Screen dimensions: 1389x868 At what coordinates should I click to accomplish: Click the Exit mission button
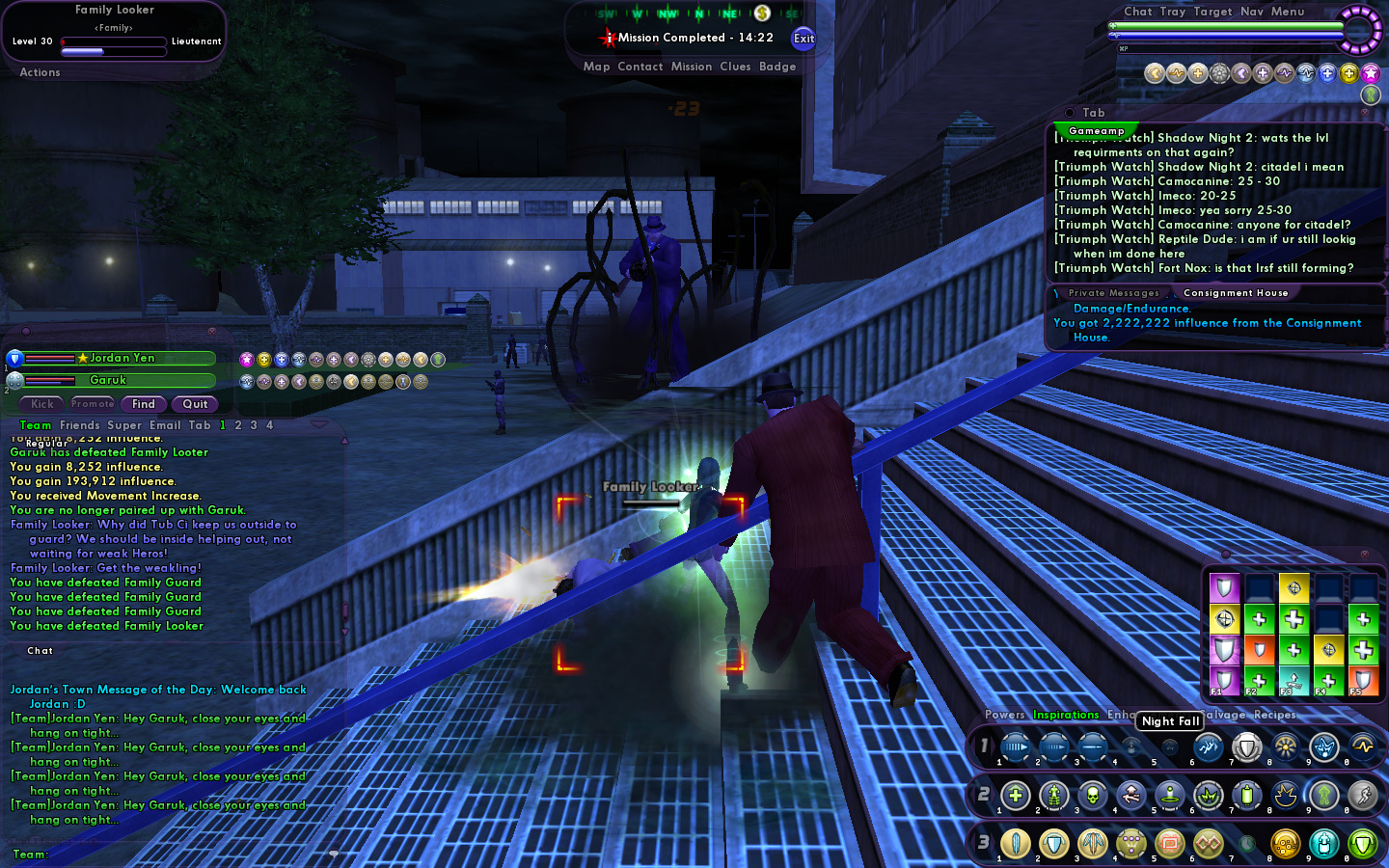803,39
